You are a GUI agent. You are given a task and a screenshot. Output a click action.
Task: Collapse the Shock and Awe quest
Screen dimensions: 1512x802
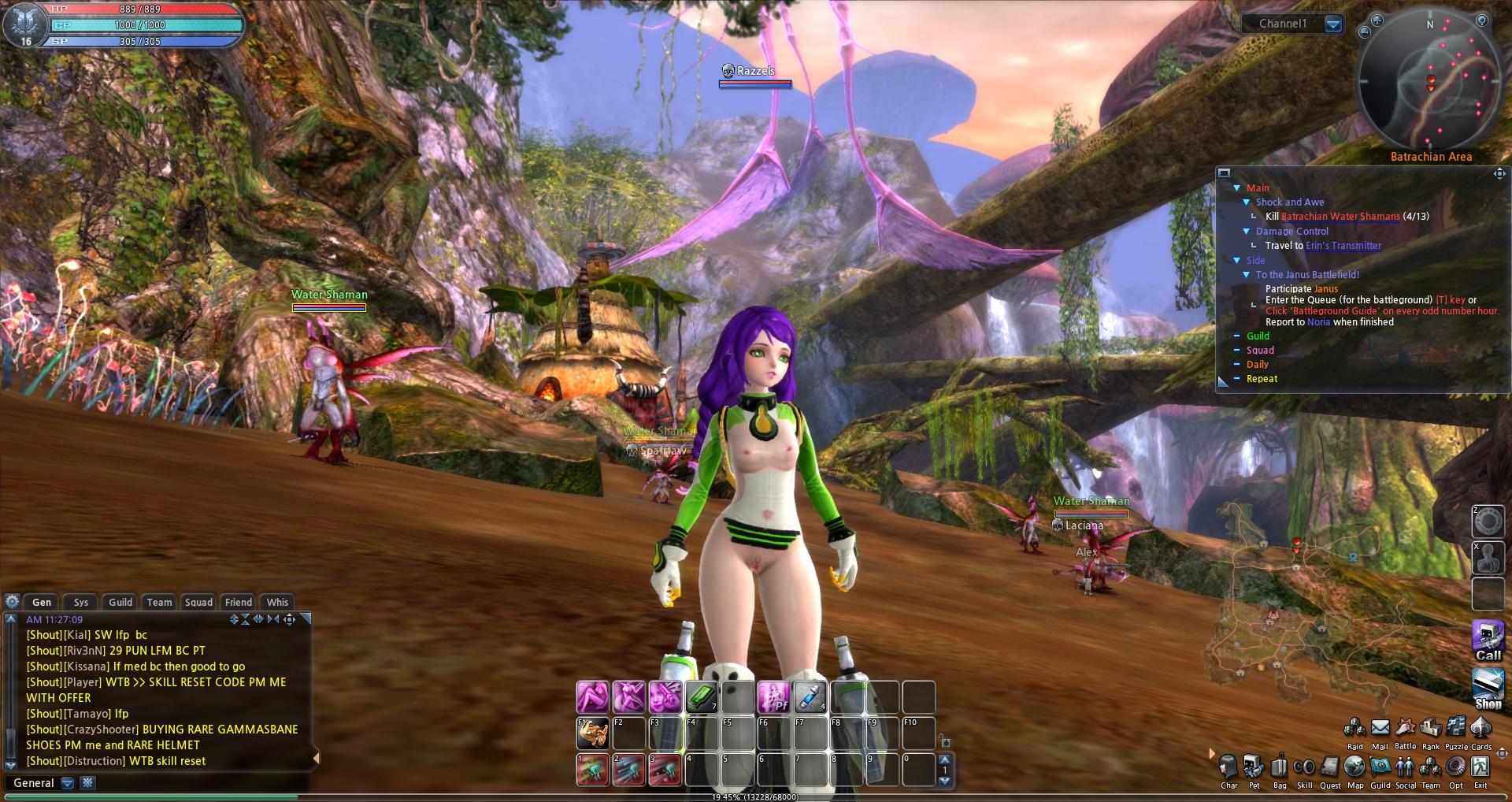click(1247, 202)
